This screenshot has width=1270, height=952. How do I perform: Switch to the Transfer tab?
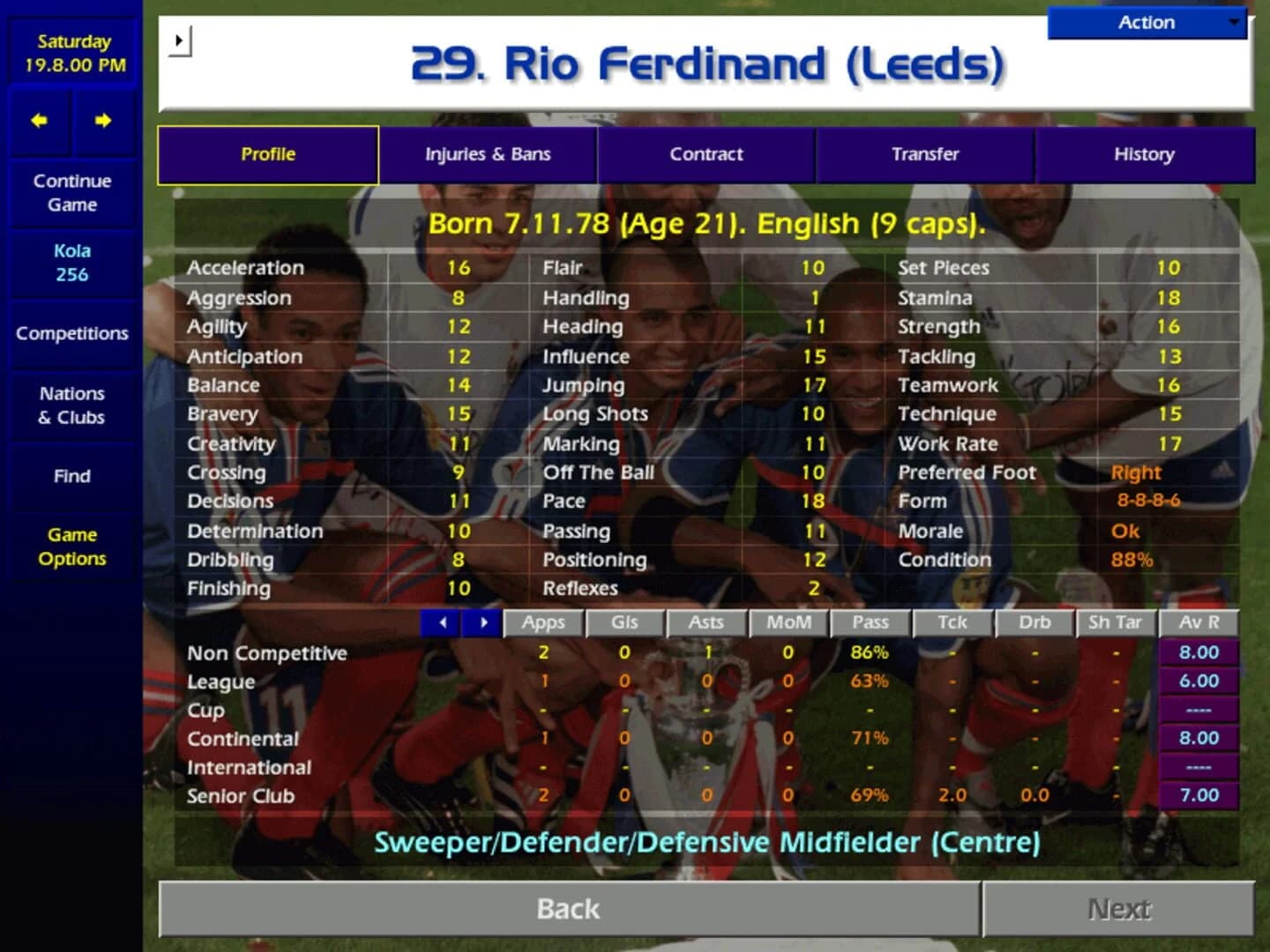(x=925, y=154)
